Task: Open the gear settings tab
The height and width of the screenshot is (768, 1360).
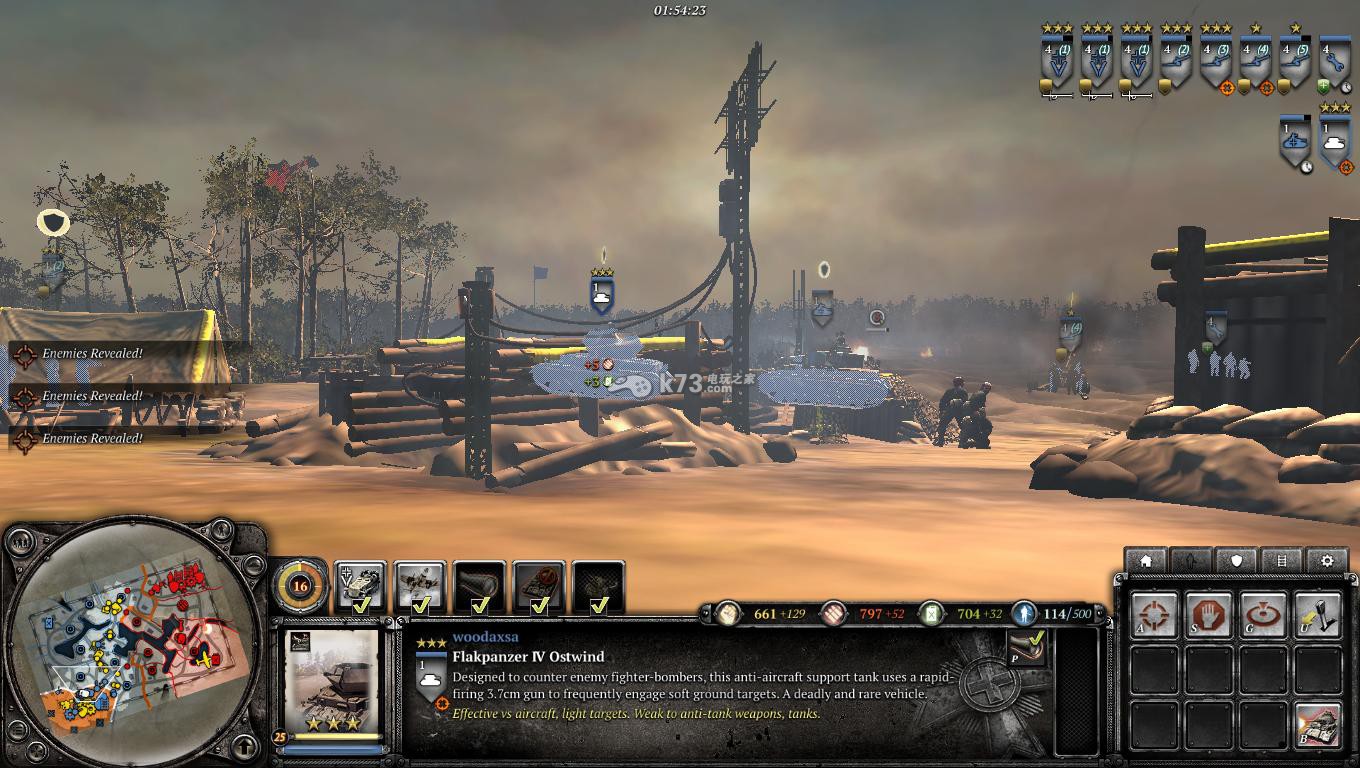Action: [x=1327, y=561]
